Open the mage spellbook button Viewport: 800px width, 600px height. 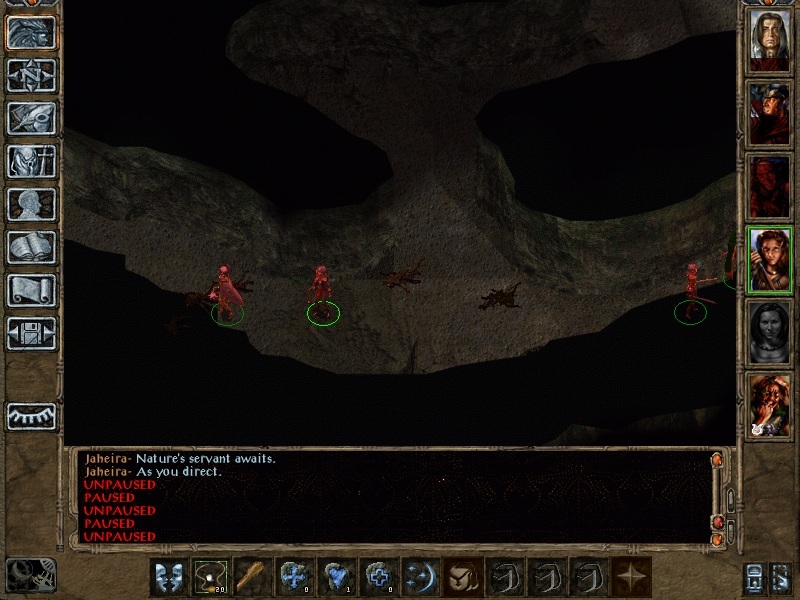31,247
